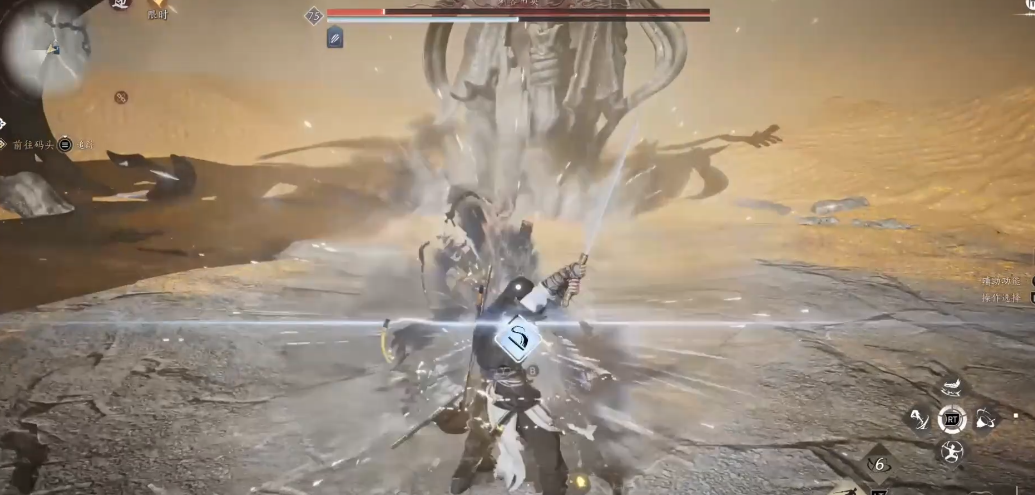Open the circular minimap
Viewport: 1035px width, 495px height.
click(45, 45)
